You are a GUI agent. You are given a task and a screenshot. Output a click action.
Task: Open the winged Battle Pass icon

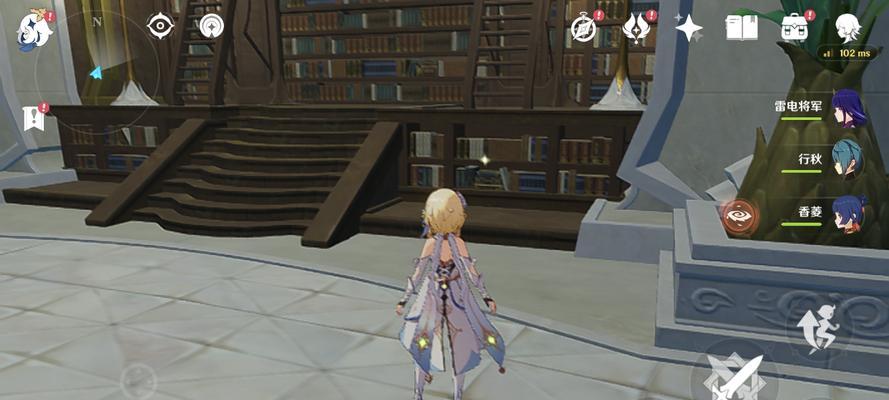[x=636, y=29]
